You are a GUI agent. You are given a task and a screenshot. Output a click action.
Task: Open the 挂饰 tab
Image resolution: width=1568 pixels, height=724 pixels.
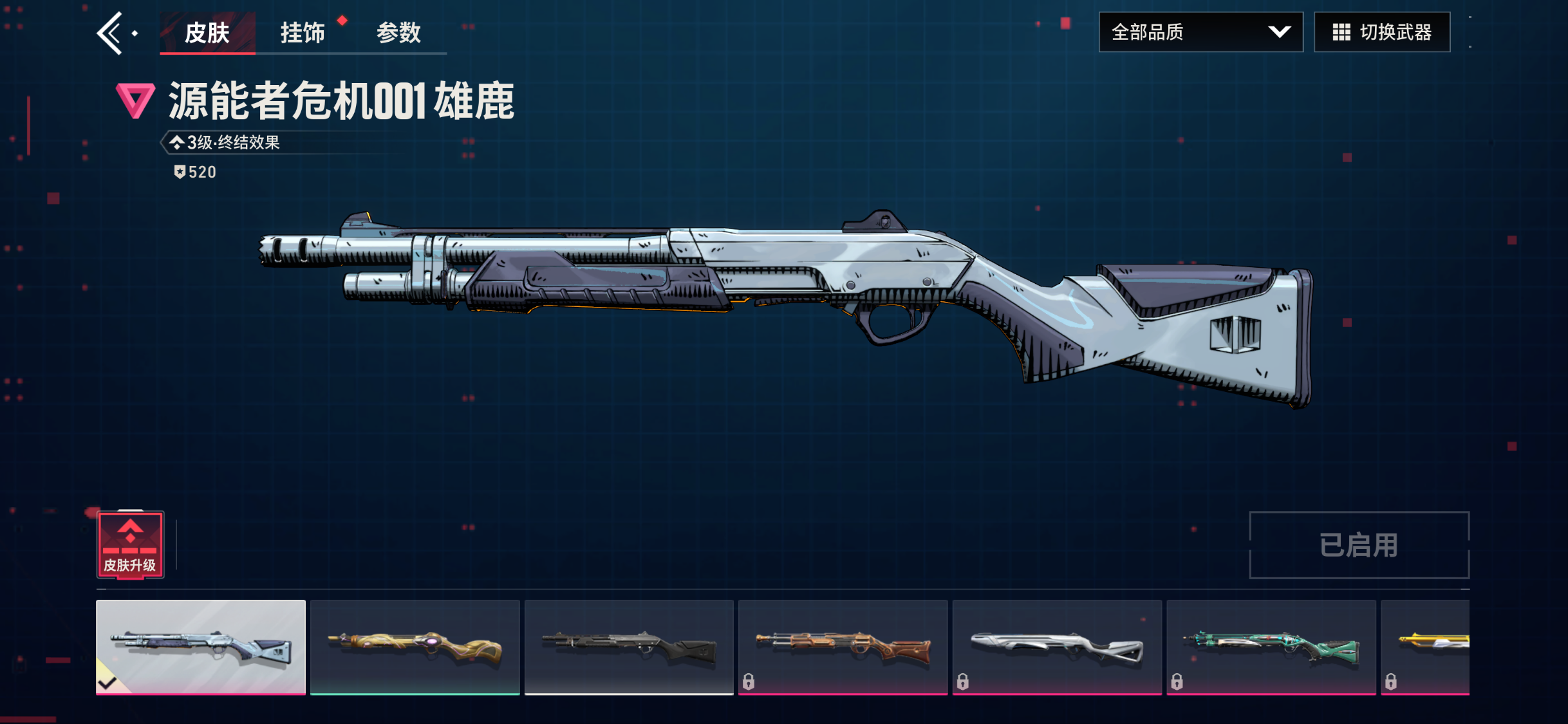[303, 33]
